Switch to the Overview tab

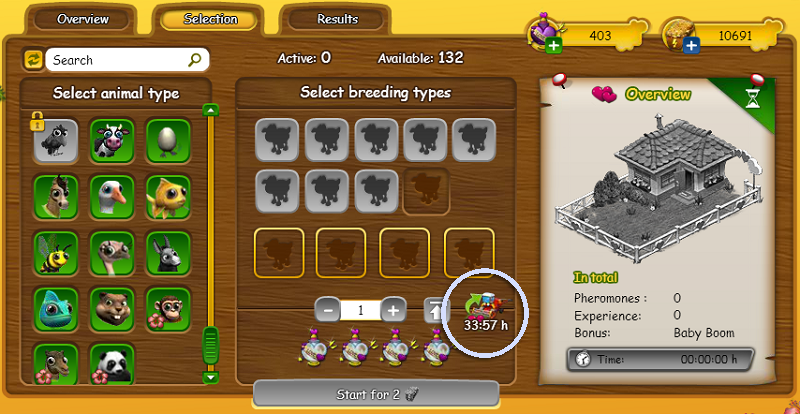click(x=83, y=19)
